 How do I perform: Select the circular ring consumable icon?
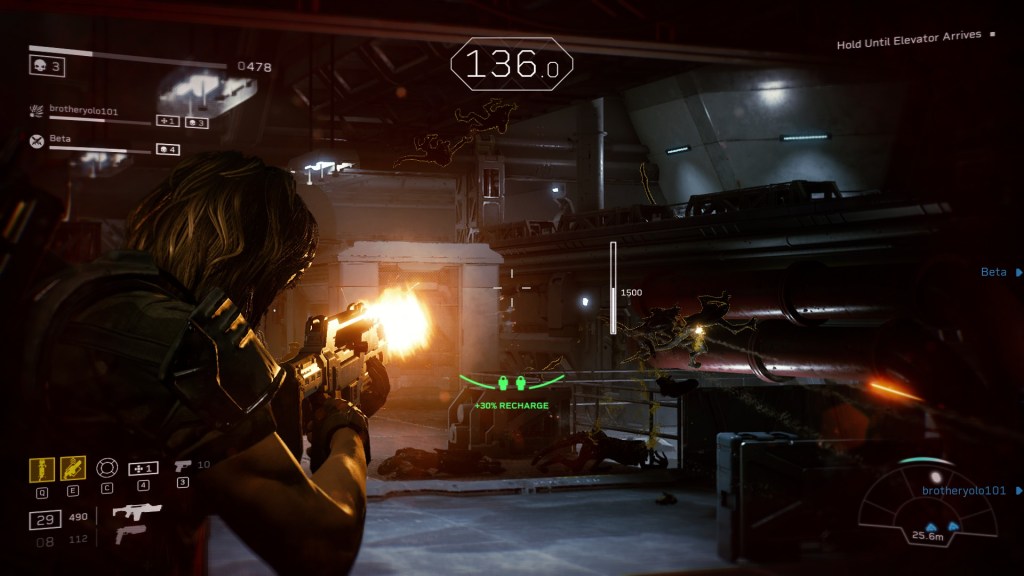[106, 467]
